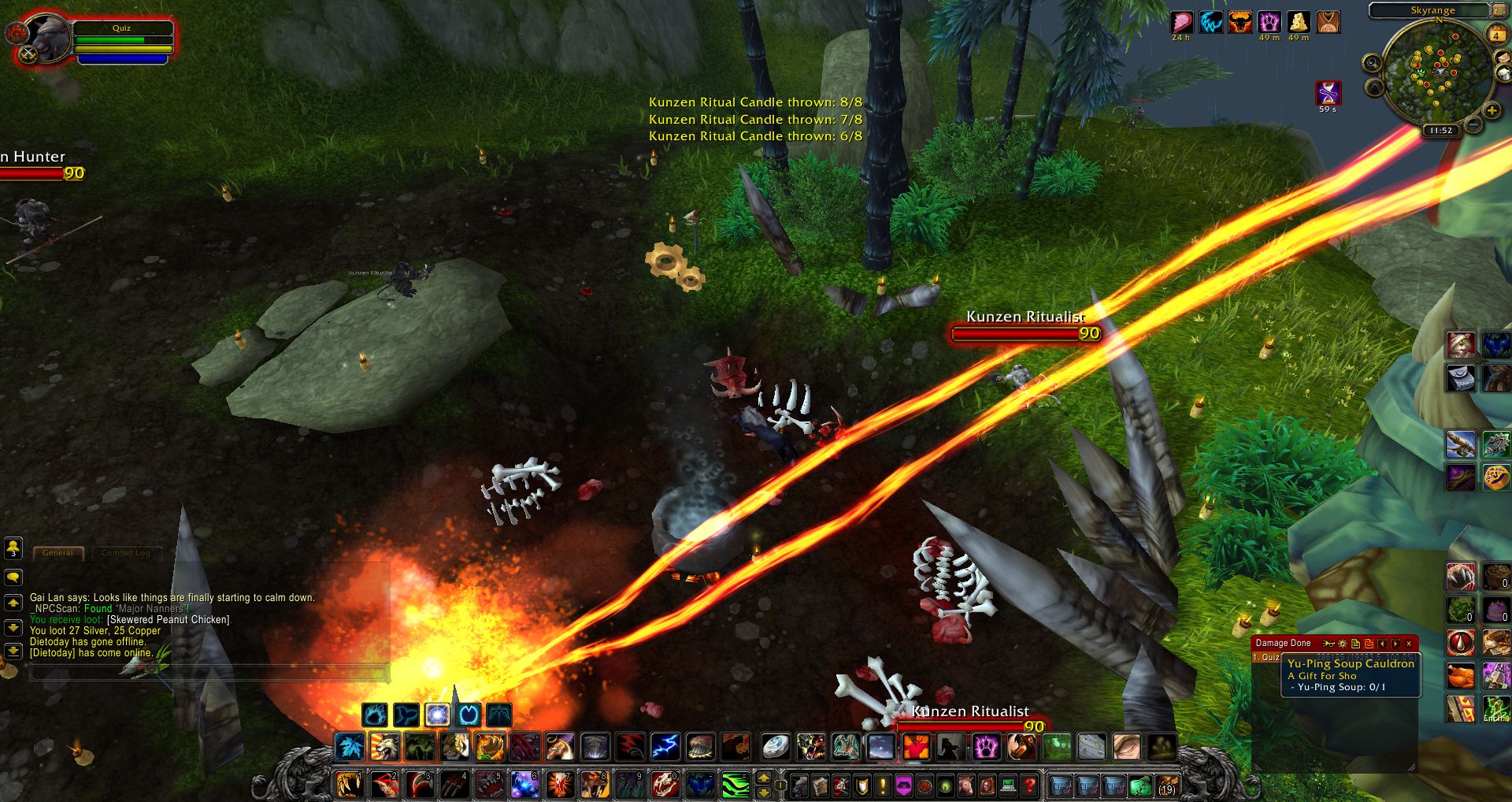Open the Help red question mark button
This screenshot has width=1512, height=802.
(1028, 785)
